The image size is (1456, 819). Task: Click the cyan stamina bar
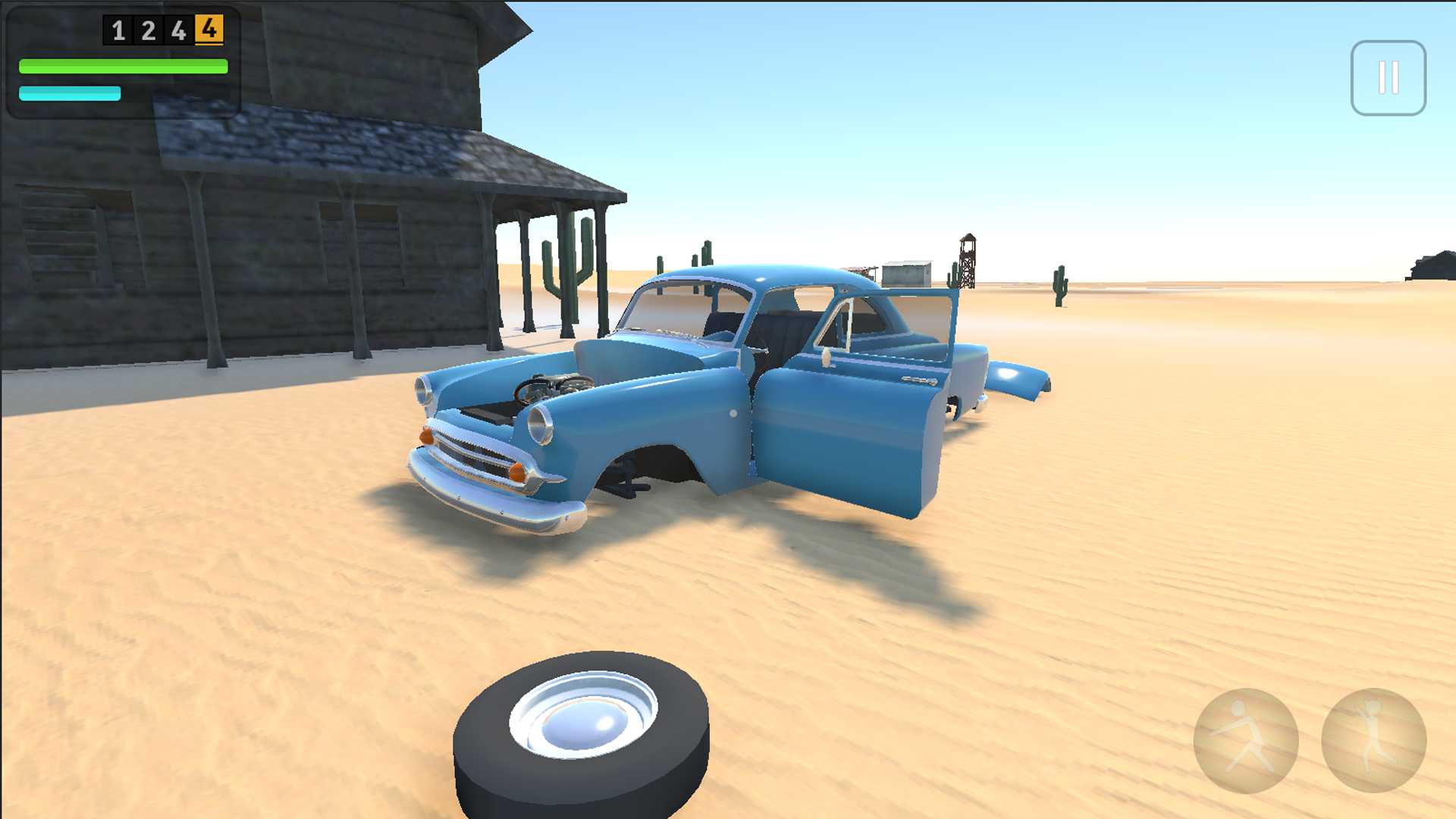[68, 94]
